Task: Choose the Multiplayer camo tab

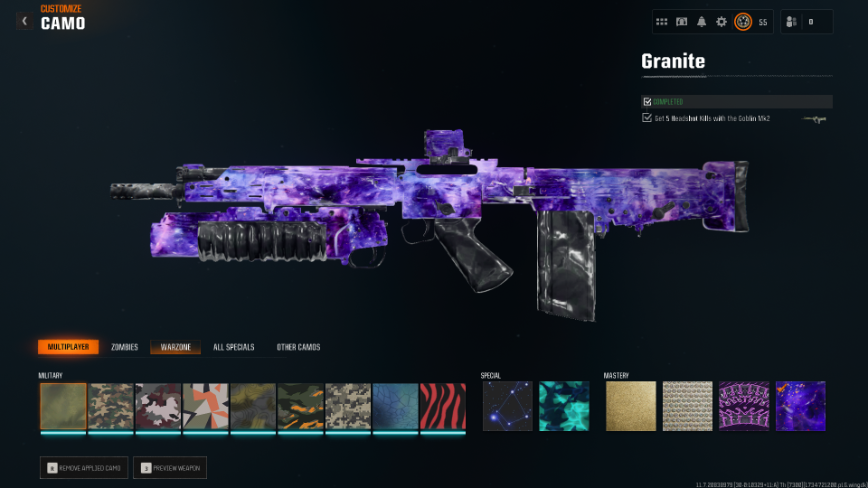Action: pos(68,347)
